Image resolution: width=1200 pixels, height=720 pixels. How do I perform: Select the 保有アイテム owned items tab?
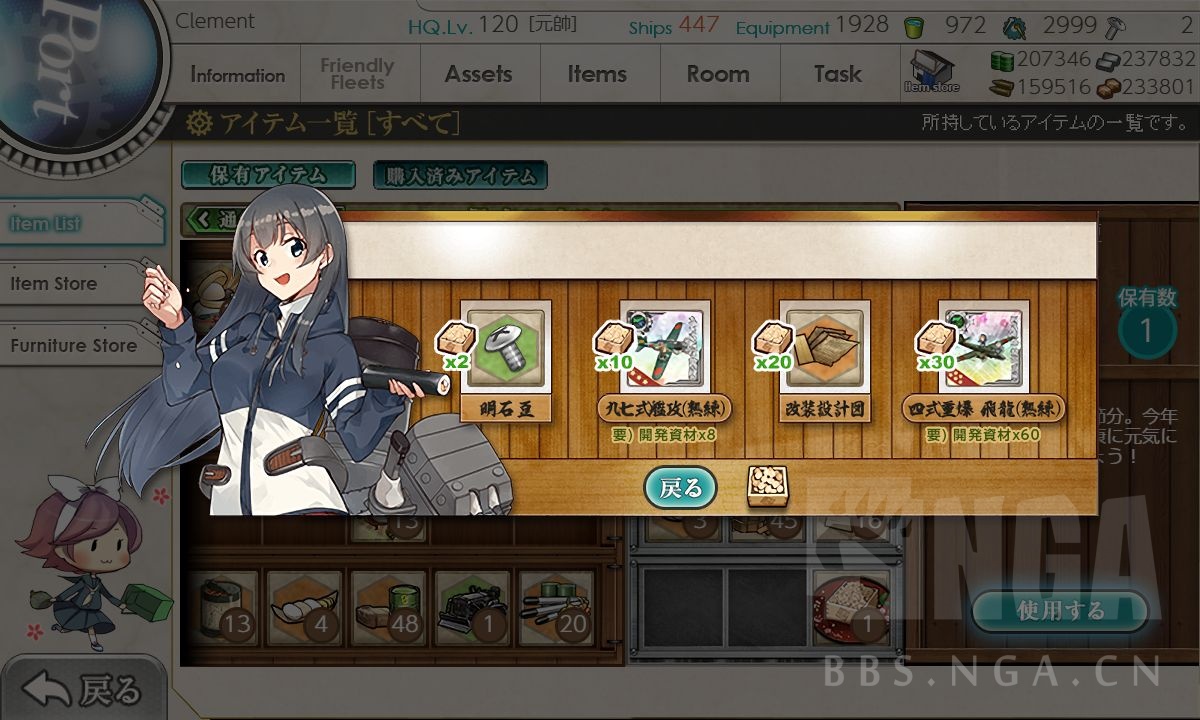[267, 175]
